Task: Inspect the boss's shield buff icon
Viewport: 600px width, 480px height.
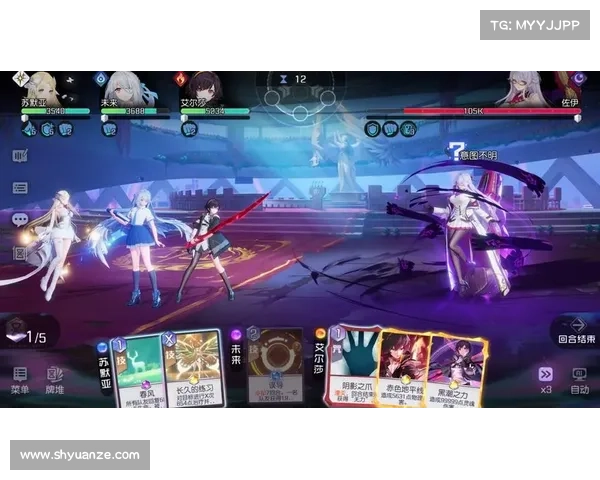Action: click(x=373, y=129)
